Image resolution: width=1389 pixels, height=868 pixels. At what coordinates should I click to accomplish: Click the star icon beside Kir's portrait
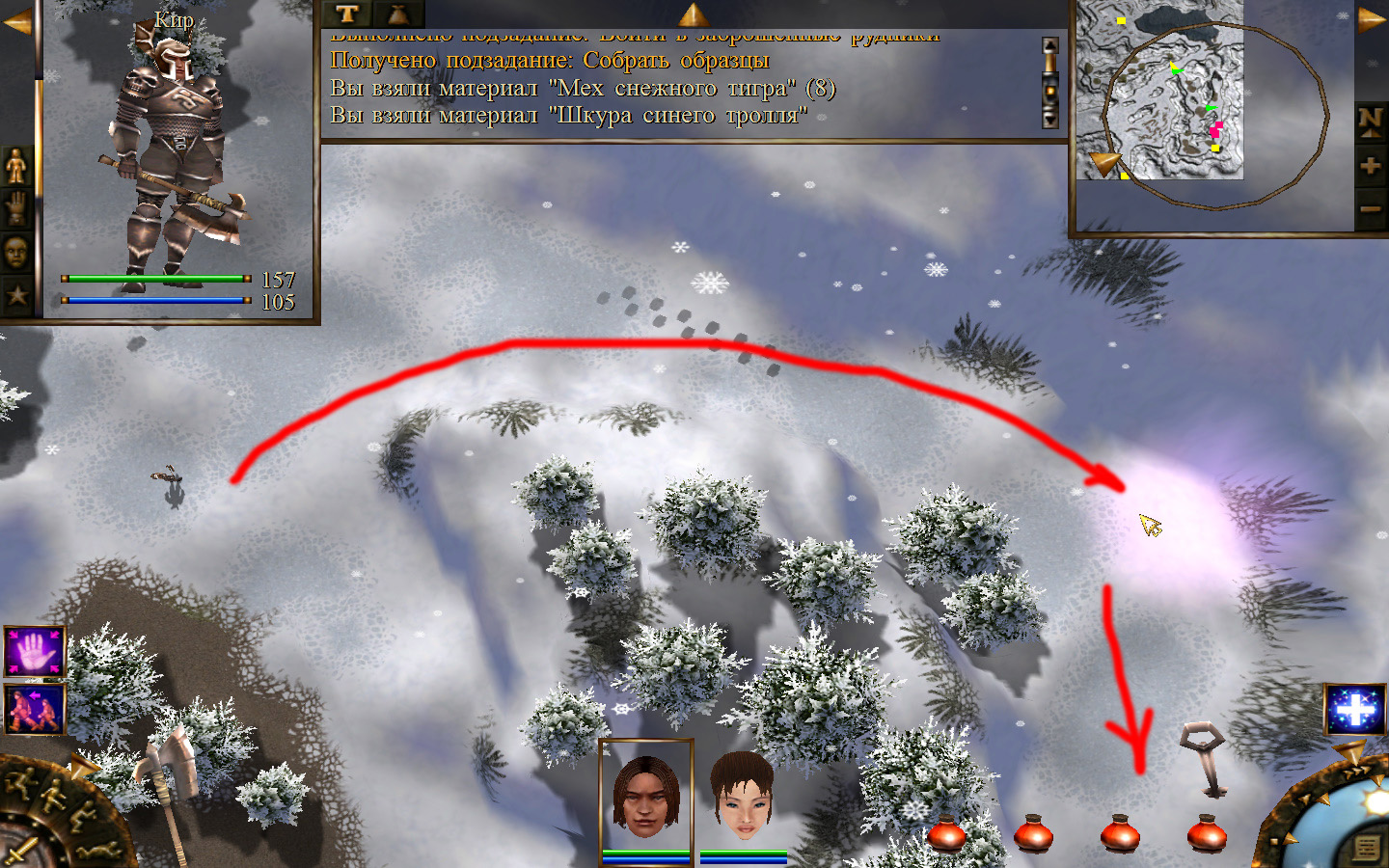click(16, 295)
